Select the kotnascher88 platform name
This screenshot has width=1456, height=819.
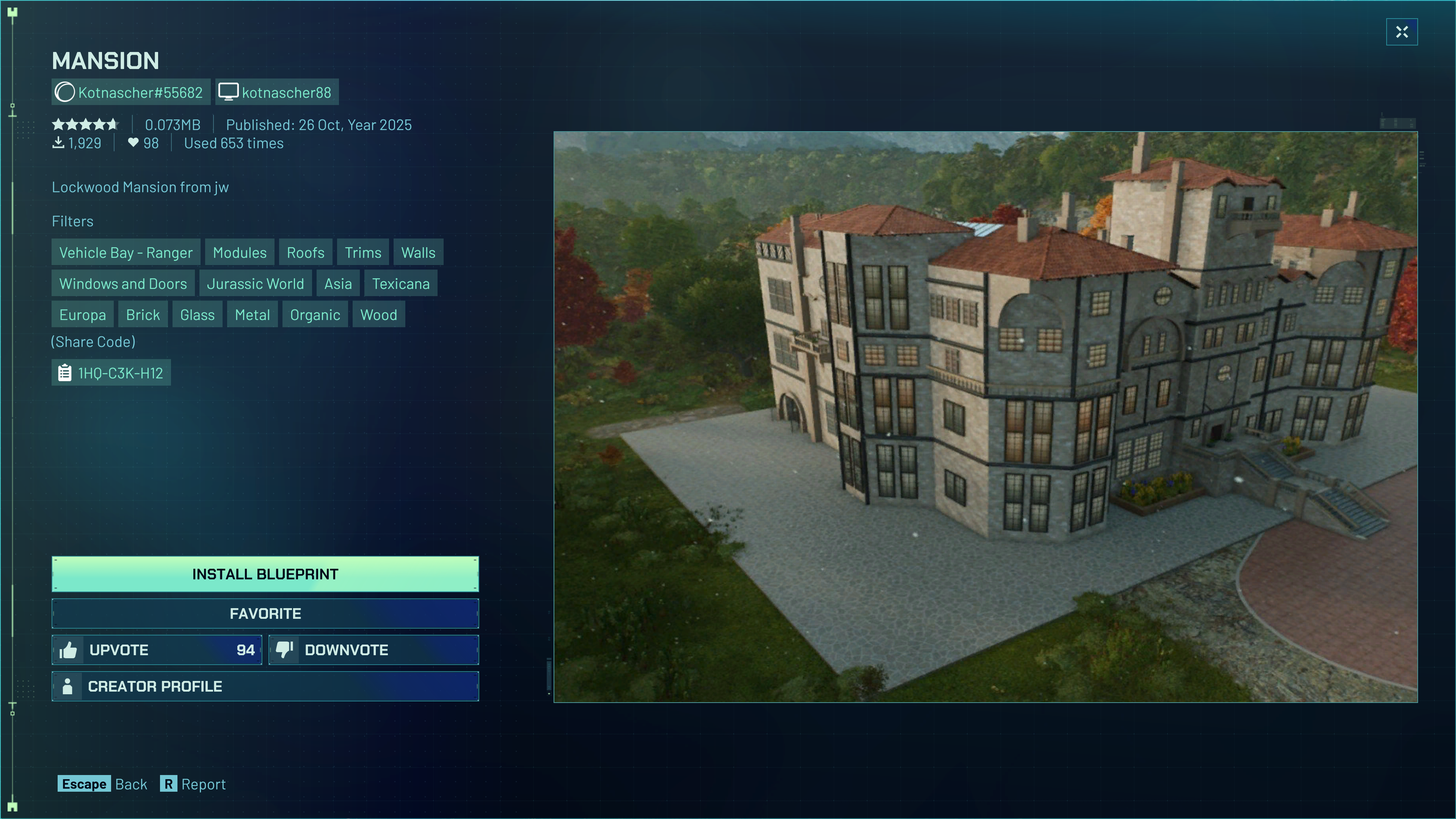[x=277, y=92]
